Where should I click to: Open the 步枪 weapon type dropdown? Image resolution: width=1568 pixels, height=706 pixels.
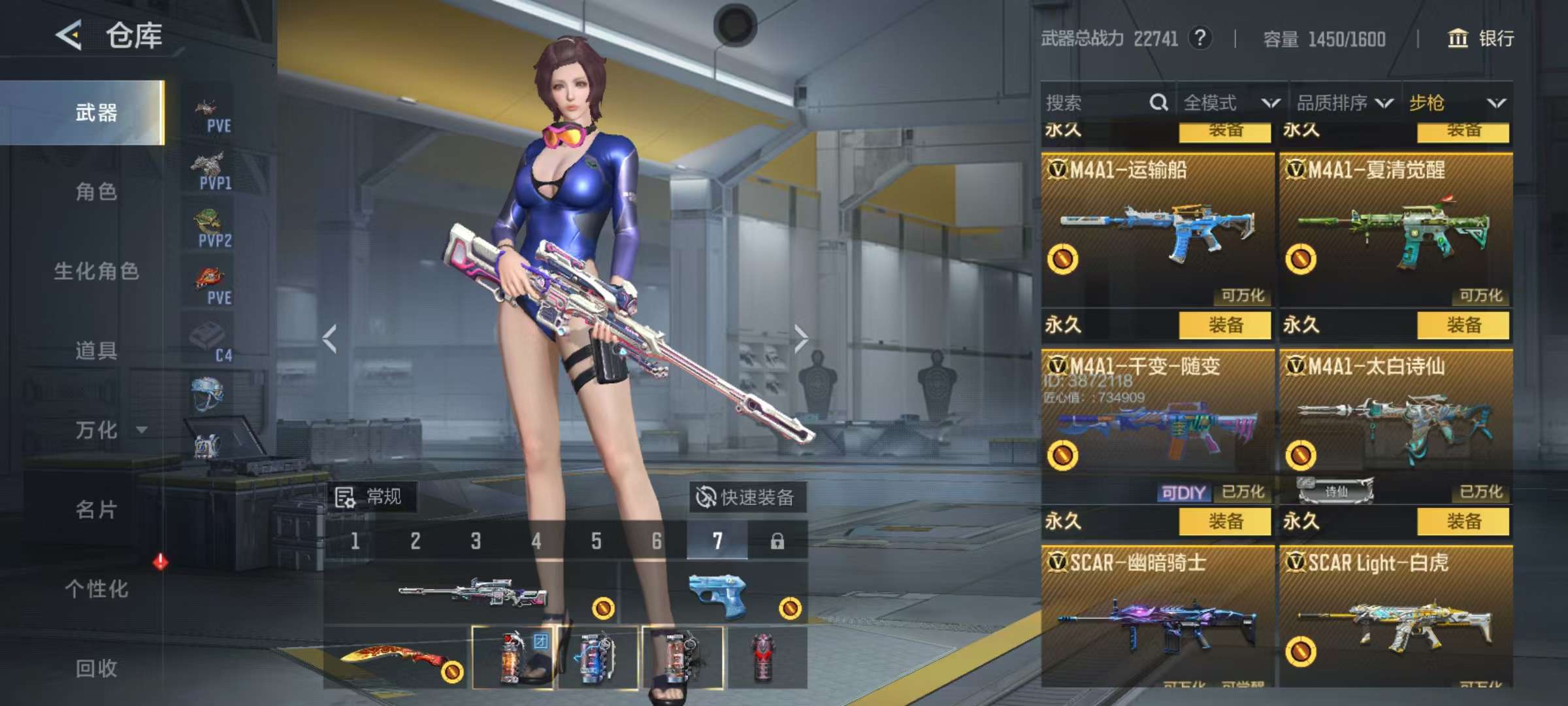pos(1457,103)
